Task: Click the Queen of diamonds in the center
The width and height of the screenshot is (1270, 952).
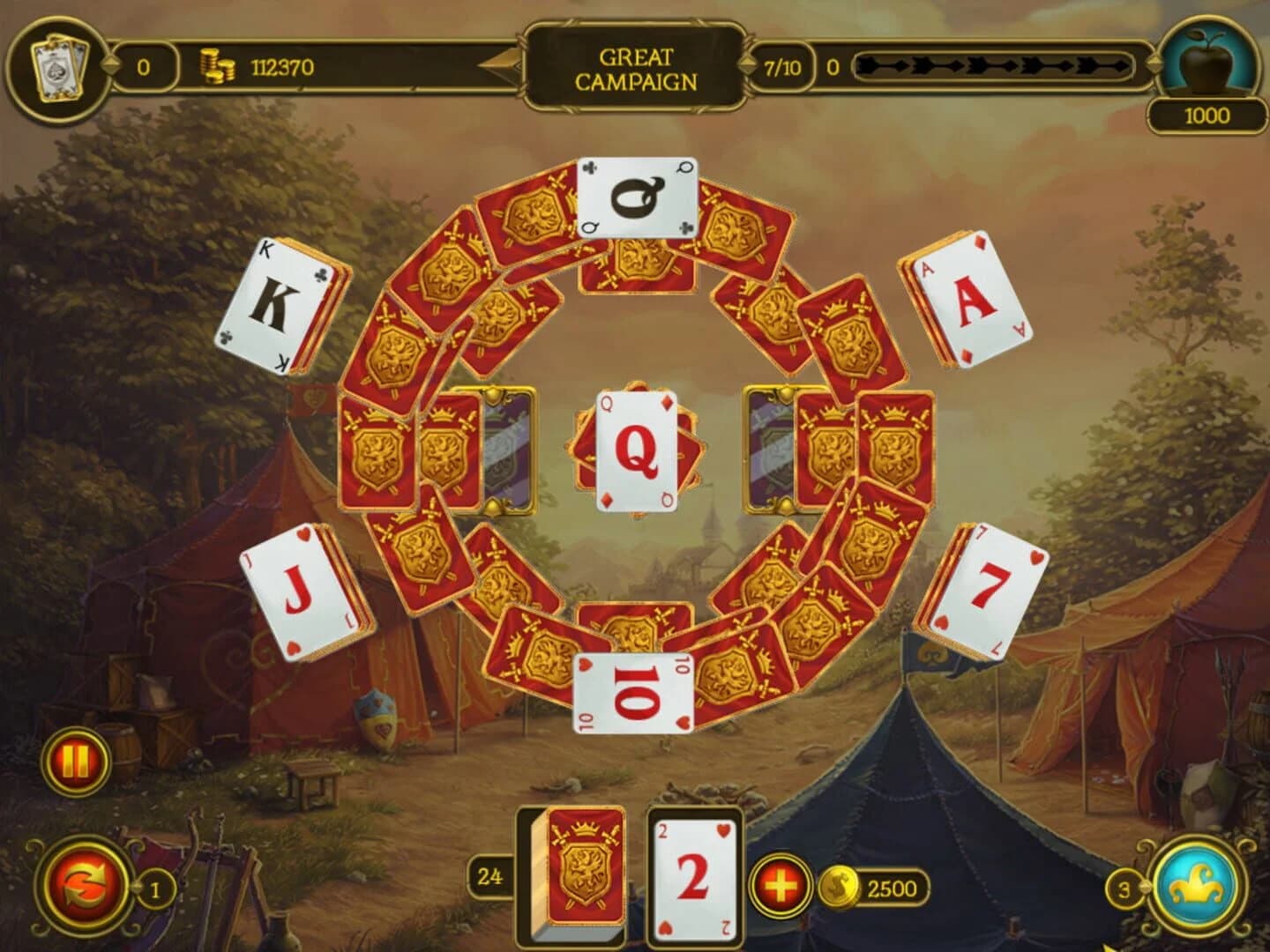Action: [637, 450]
